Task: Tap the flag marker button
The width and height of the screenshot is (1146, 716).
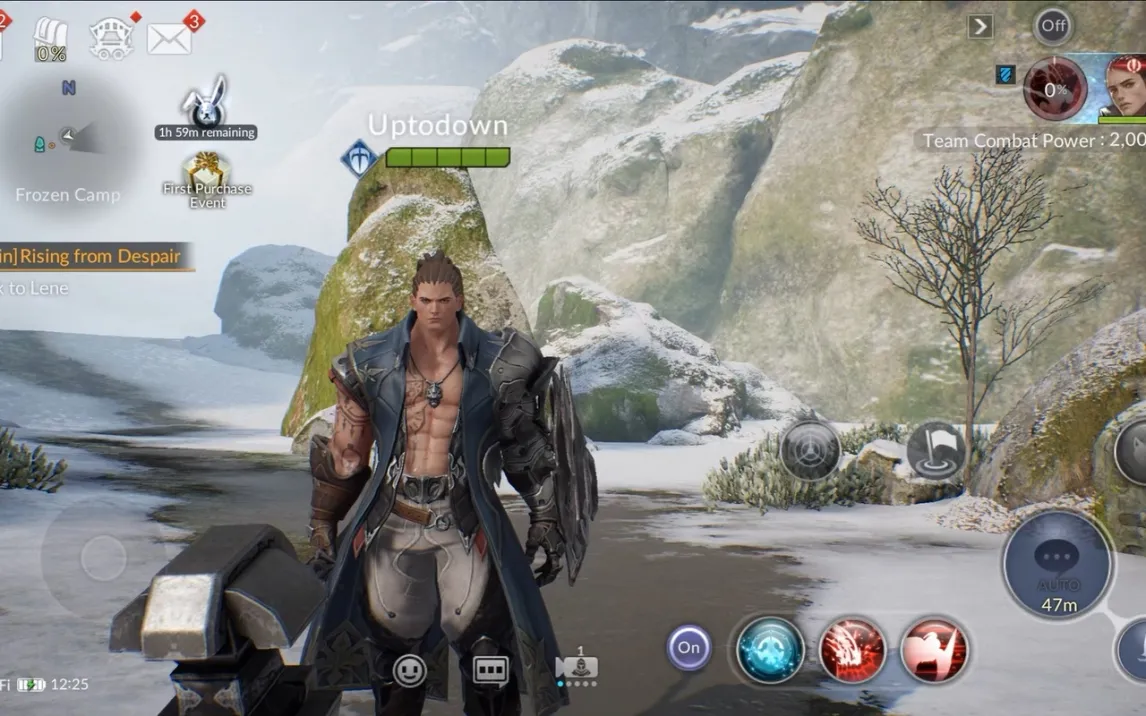Action: (936, 450)
